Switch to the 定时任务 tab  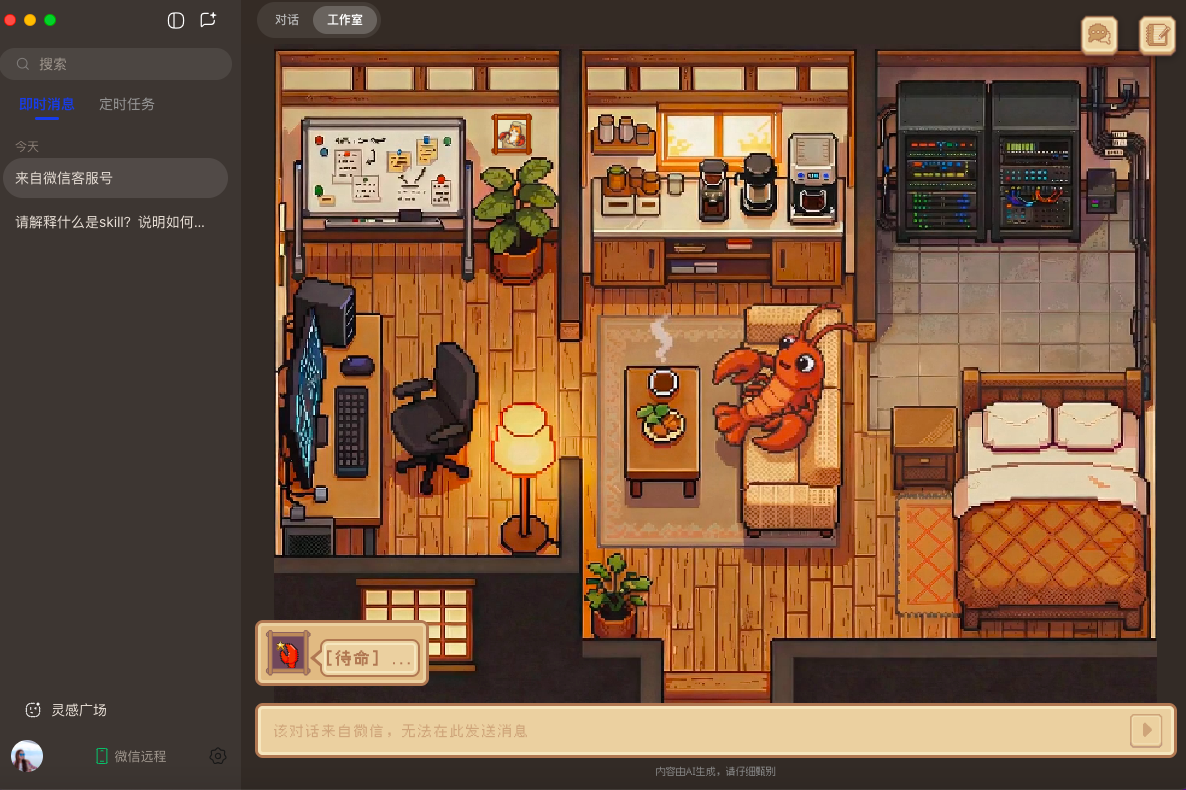(127, 104)
